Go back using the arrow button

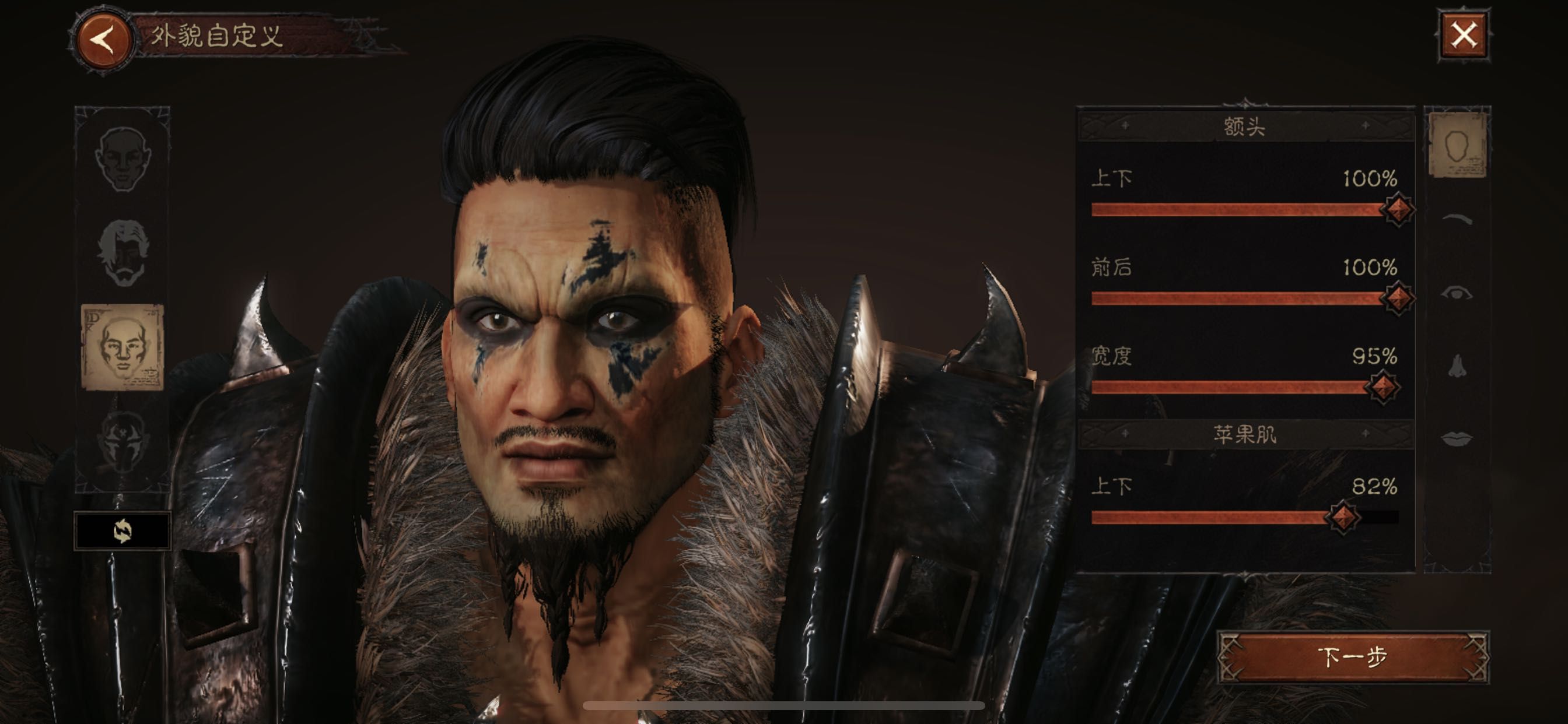point(103,39)
